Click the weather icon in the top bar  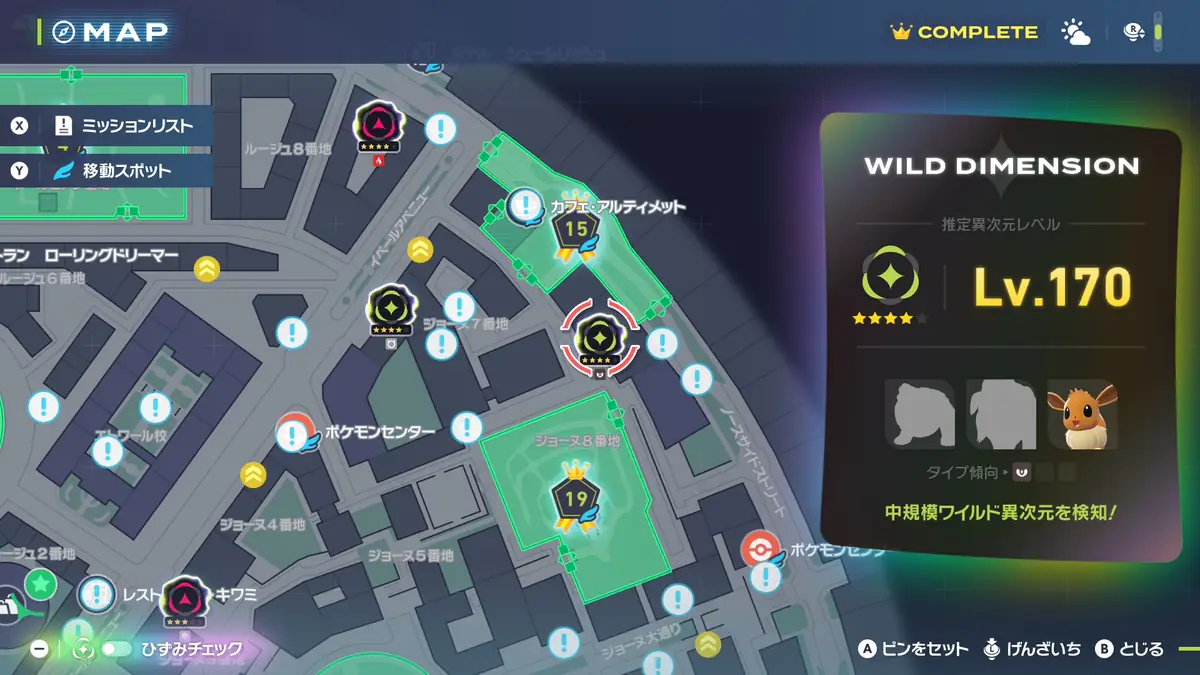(1076, 33)
